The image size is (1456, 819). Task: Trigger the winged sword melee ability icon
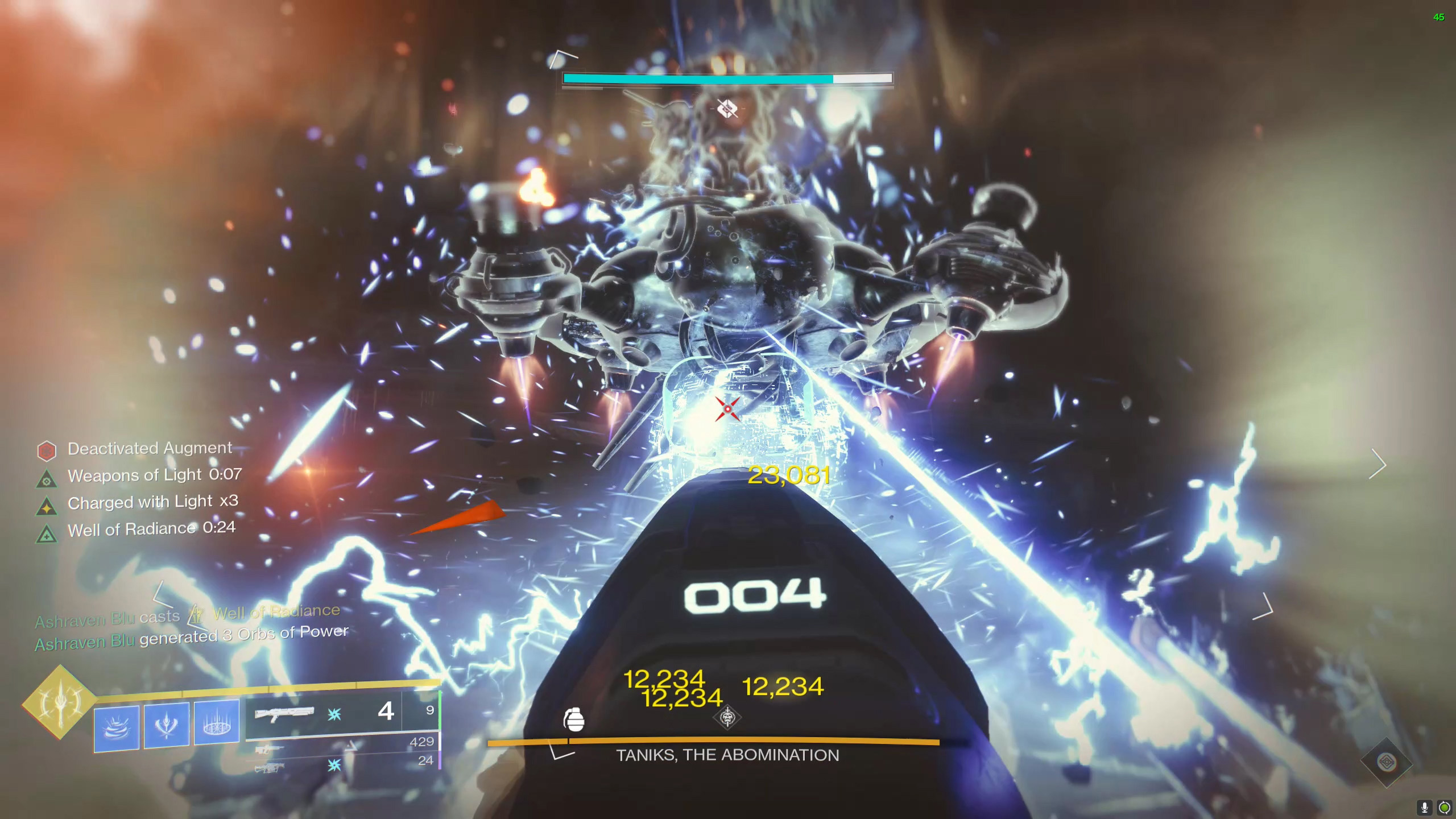point(166,725)
